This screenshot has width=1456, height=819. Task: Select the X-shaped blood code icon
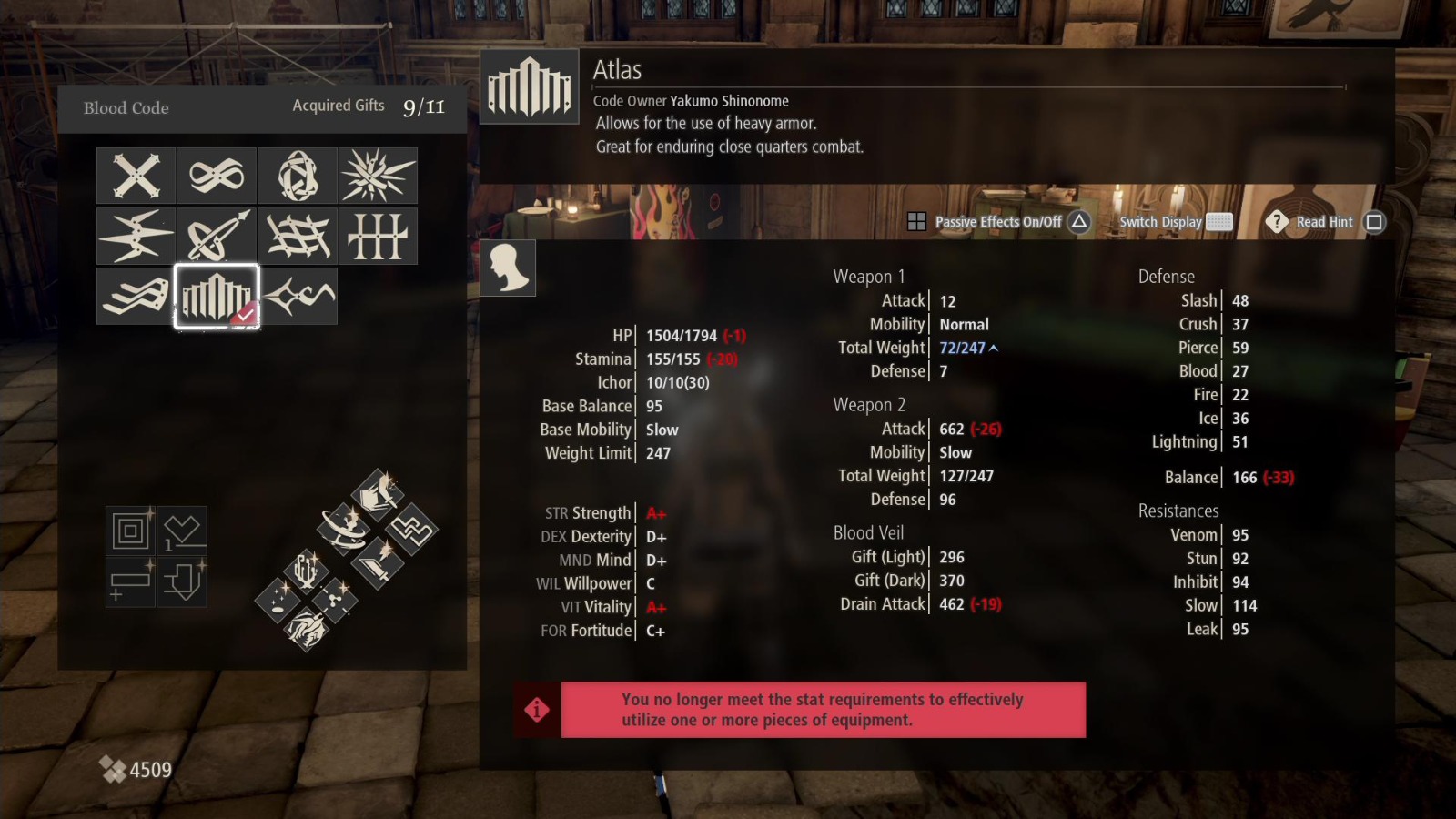pos(135,175)
